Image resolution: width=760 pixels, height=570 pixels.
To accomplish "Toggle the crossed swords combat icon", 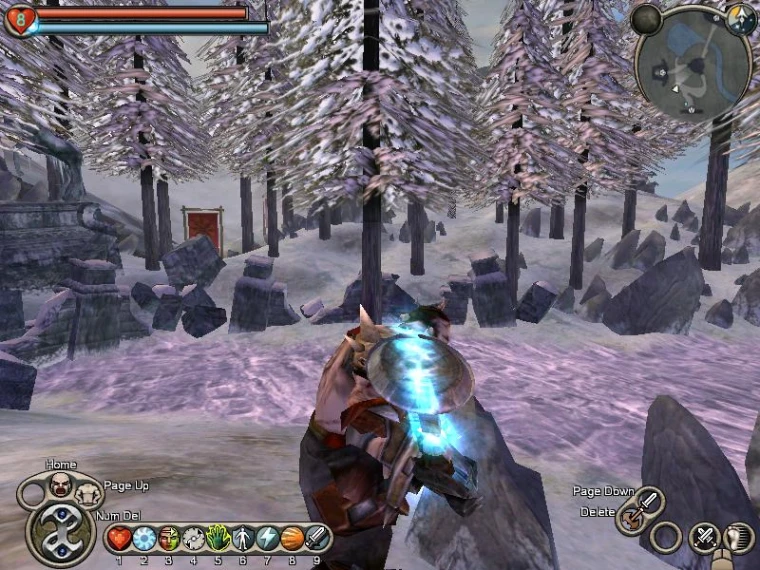I will click(x=706, y=537).
